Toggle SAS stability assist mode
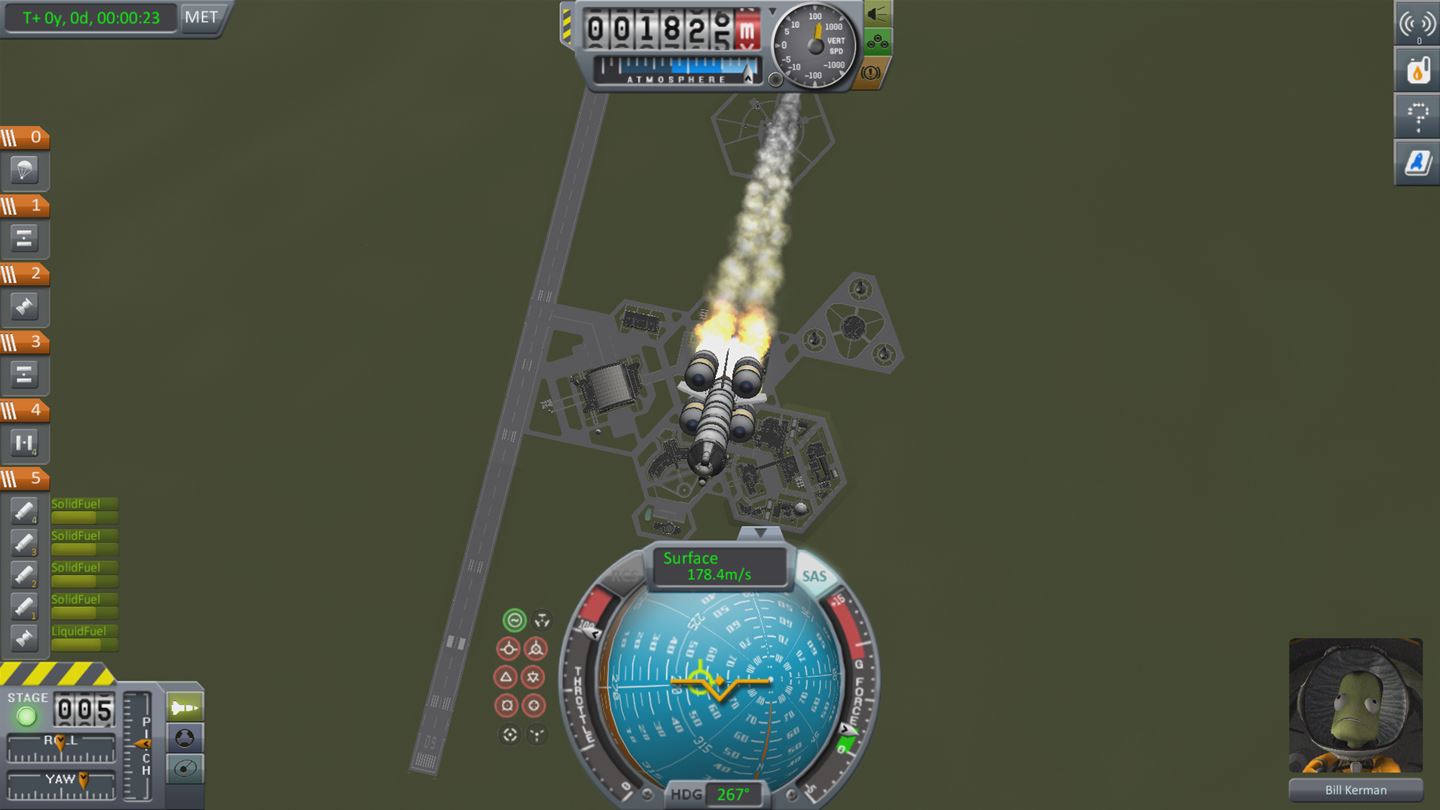Viewport: 1440px width, 810px height. pos(515,620)
